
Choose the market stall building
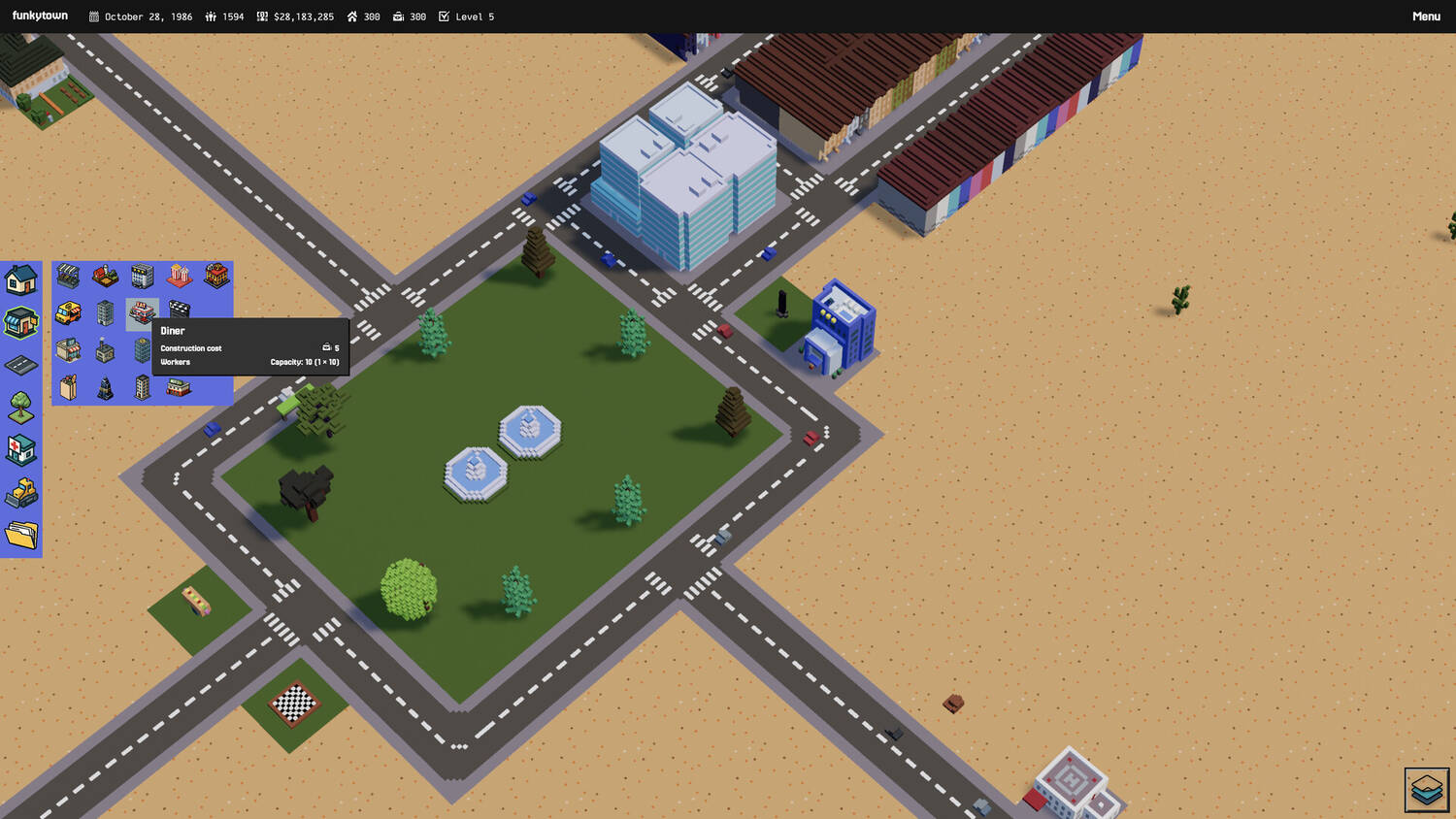click(68, 277)
